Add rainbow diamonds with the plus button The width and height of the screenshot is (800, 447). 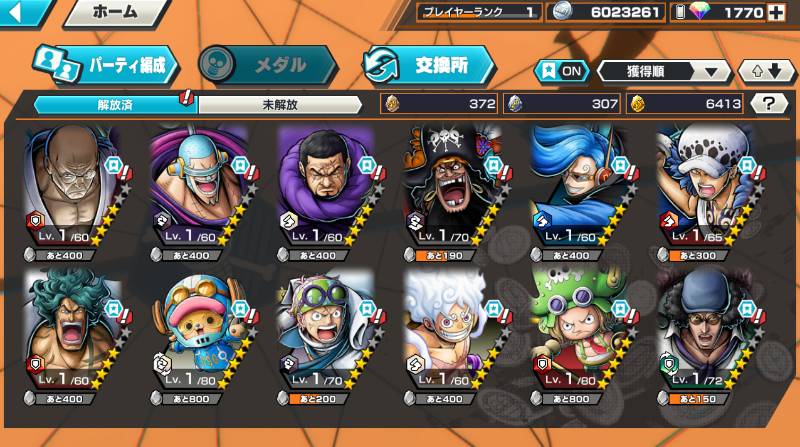[776, 13]
